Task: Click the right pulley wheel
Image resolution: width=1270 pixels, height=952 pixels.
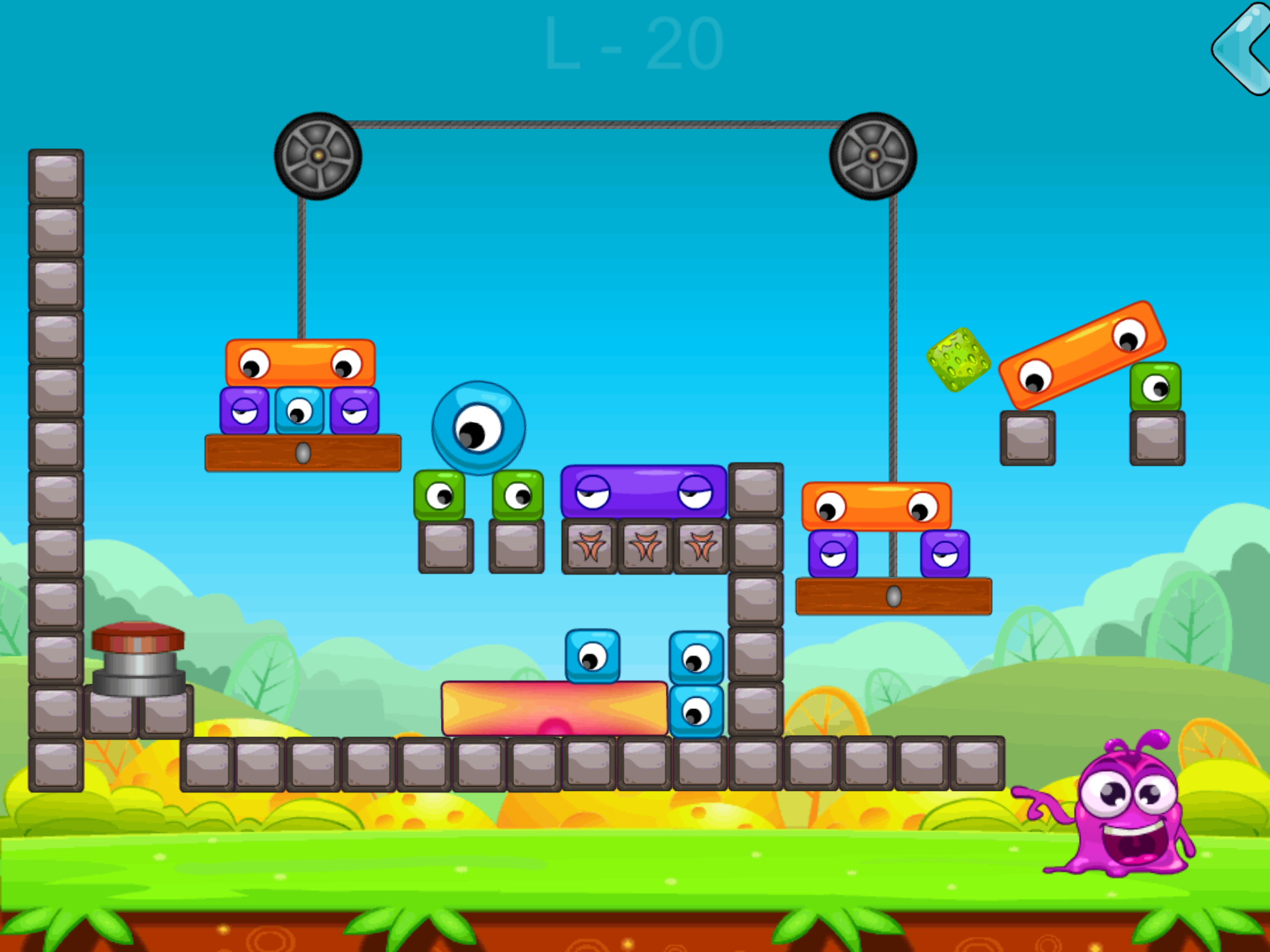Action: 874,155
